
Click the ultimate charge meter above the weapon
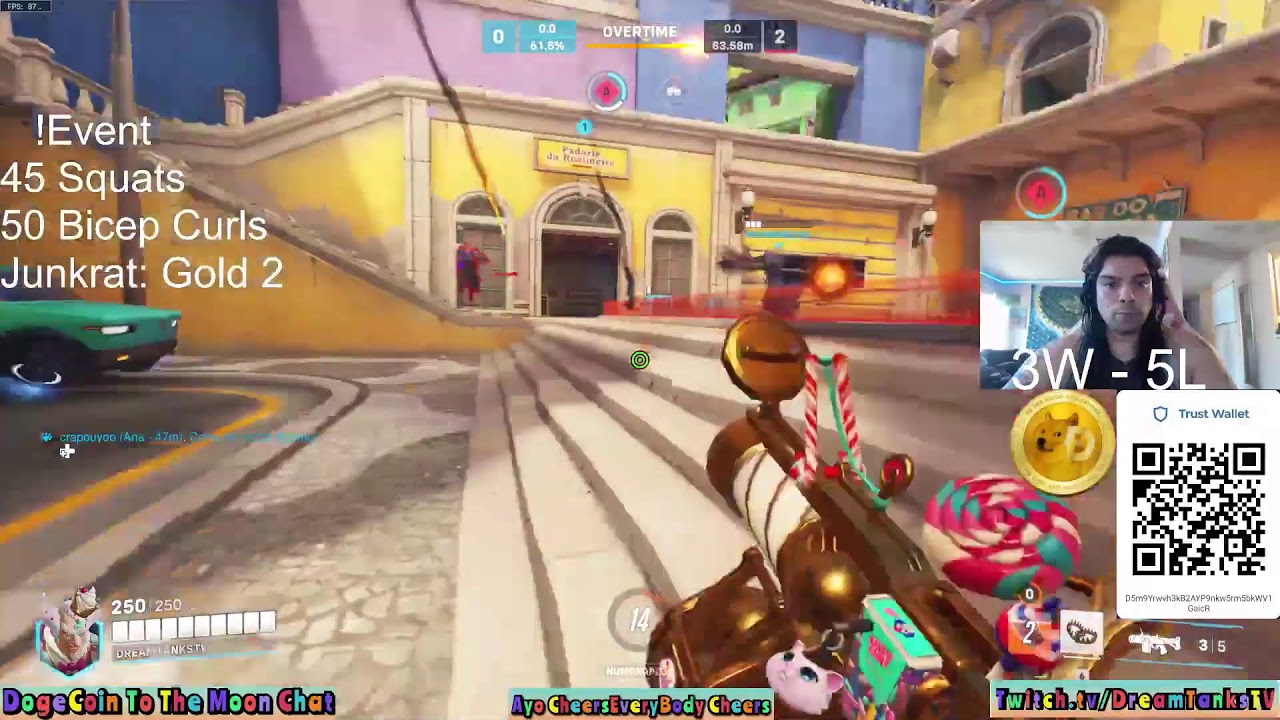point(639,621)
